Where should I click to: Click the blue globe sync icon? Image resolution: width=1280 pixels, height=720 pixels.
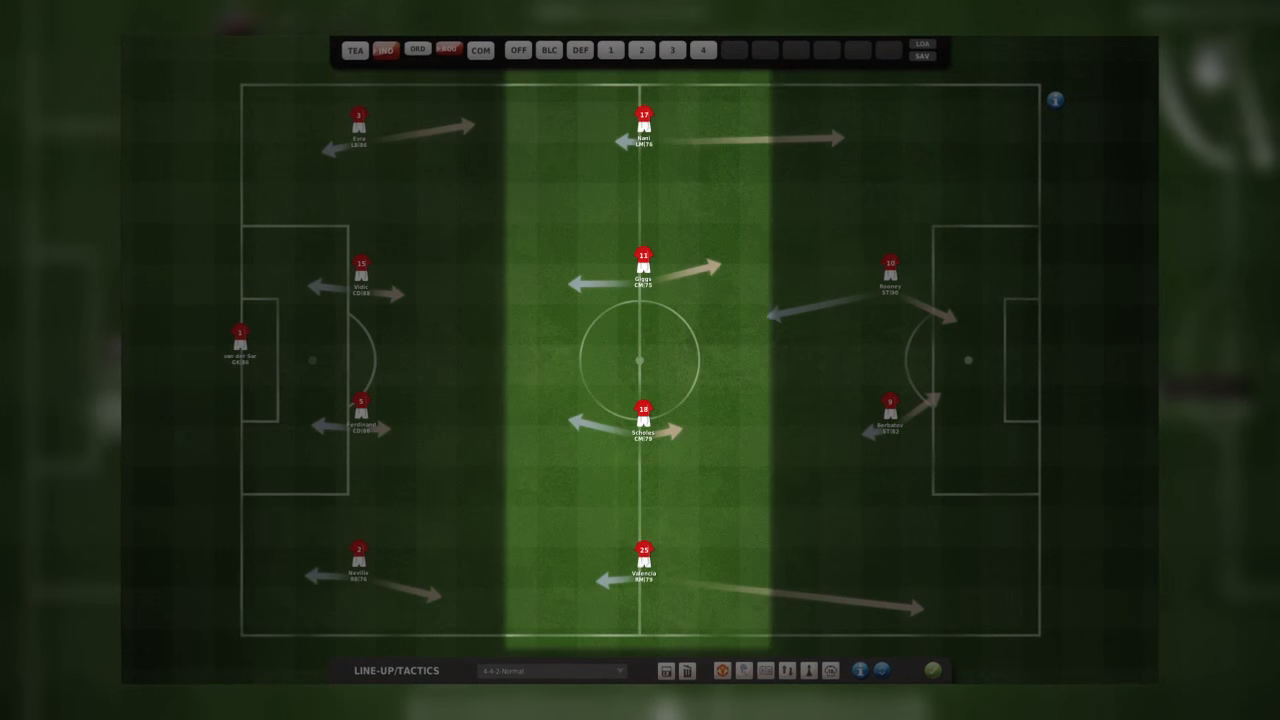click(882, 671)
